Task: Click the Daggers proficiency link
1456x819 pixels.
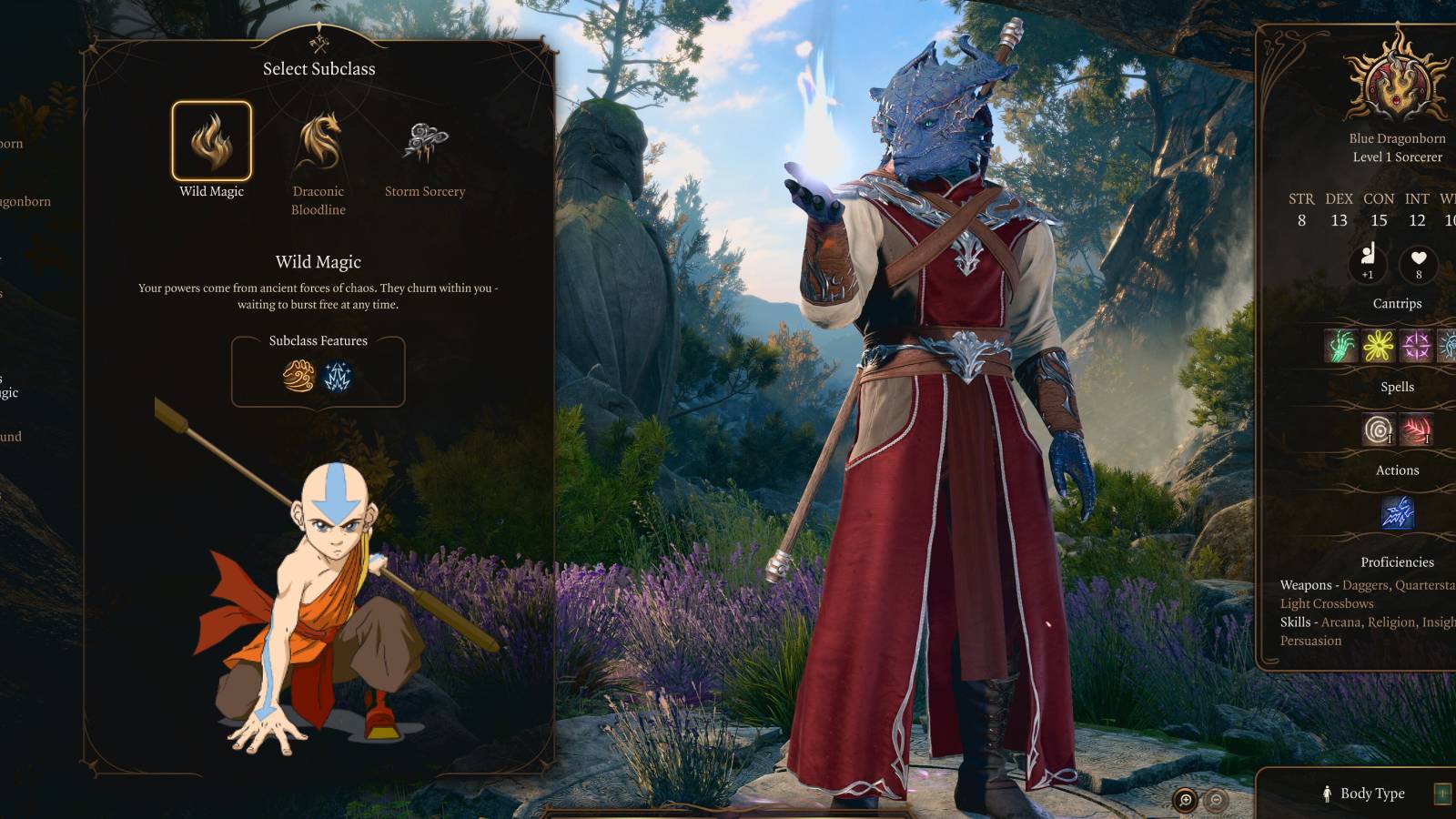Action: [1363, 585]
